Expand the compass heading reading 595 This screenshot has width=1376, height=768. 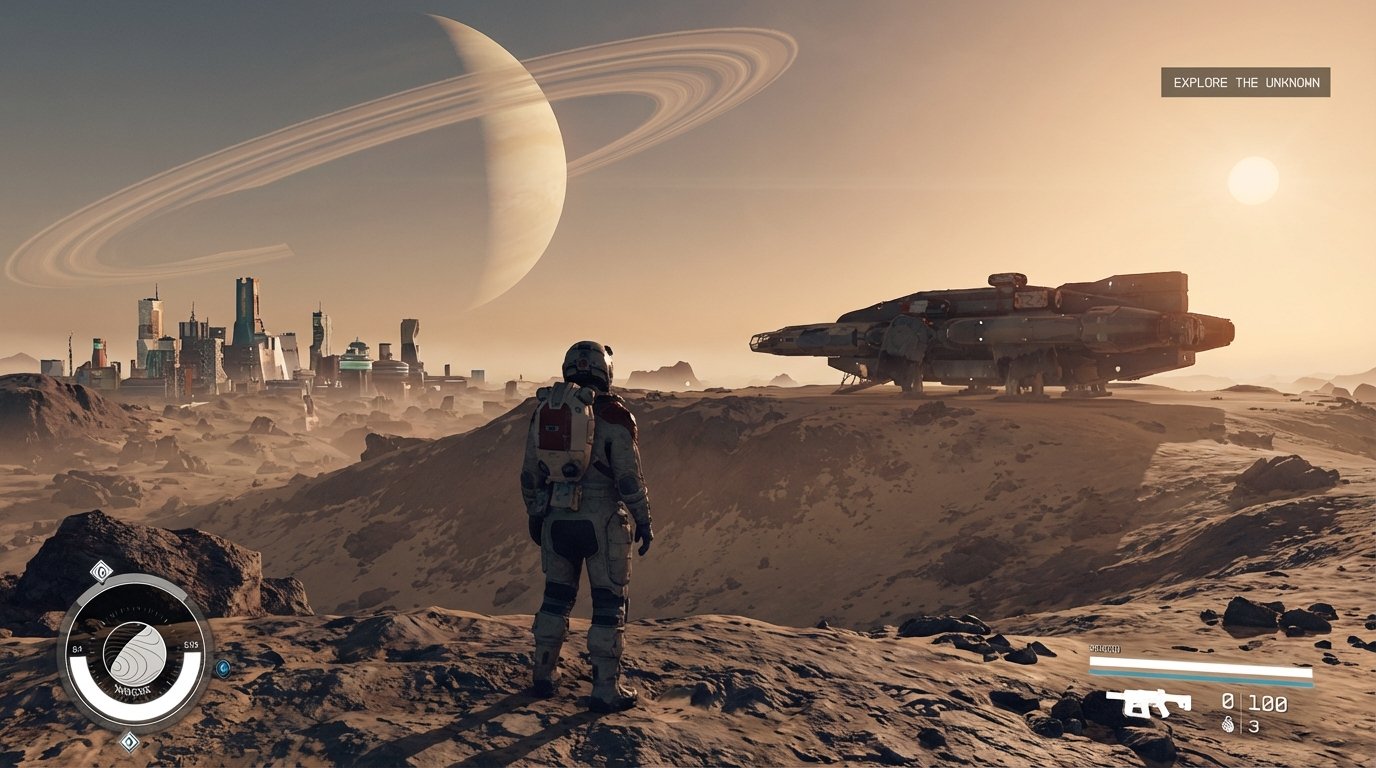click(190, 644)
